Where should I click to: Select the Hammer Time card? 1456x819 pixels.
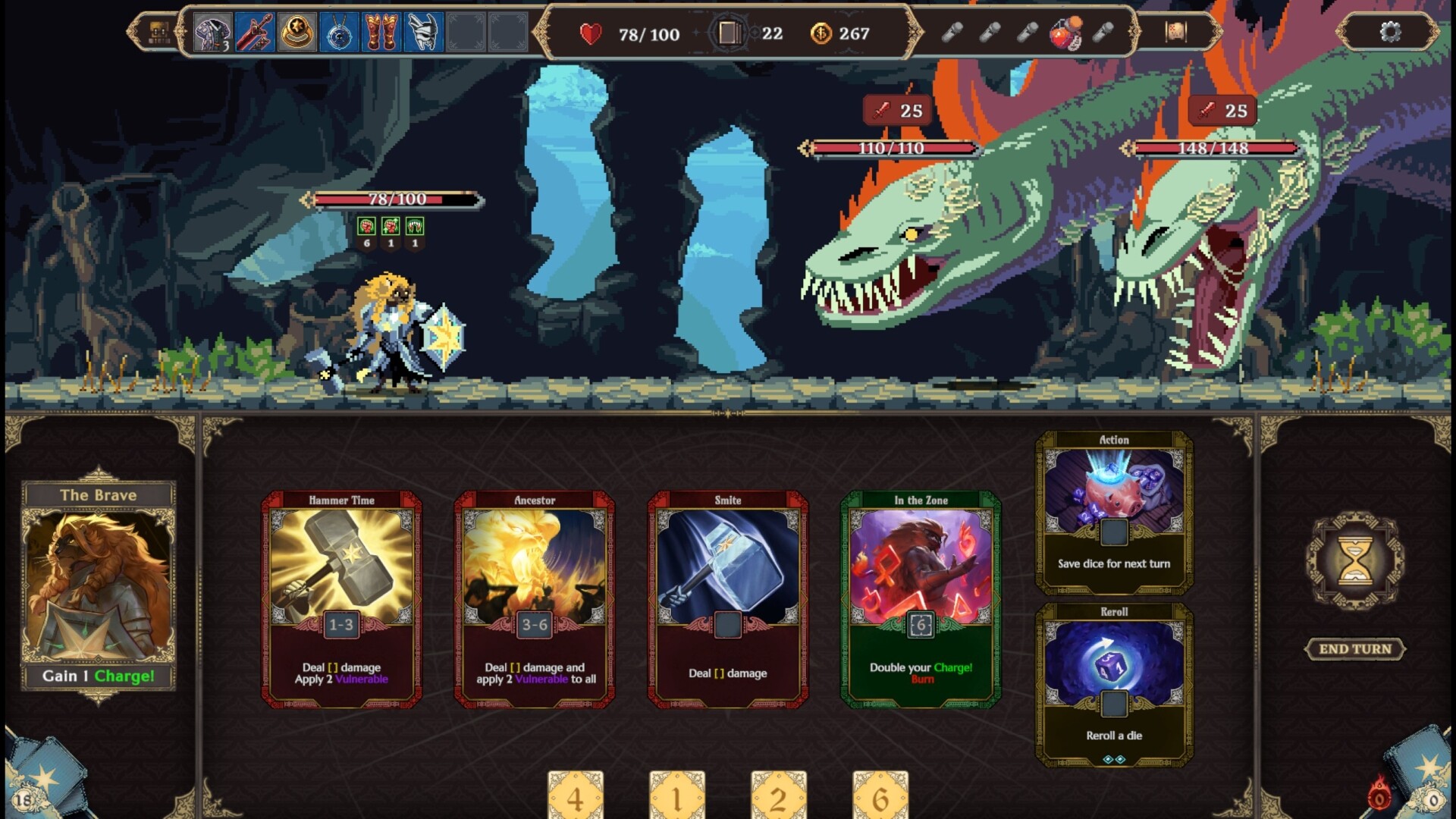(341, 599)
